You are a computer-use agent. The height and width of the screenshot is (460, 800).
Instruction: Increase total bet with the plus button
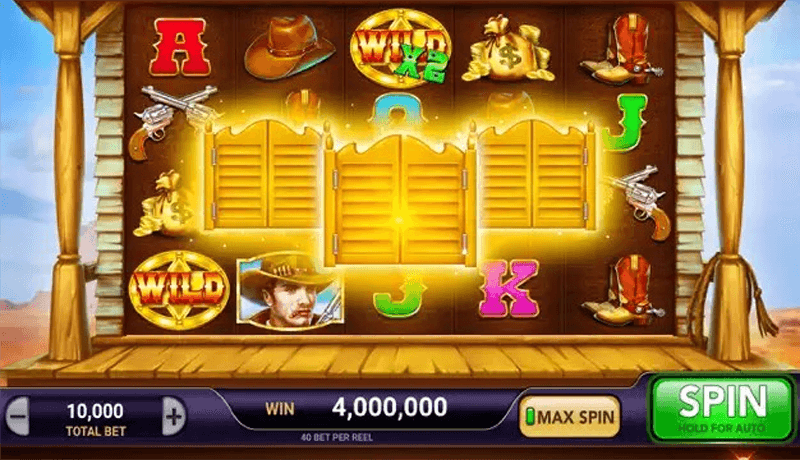point(173,414)
